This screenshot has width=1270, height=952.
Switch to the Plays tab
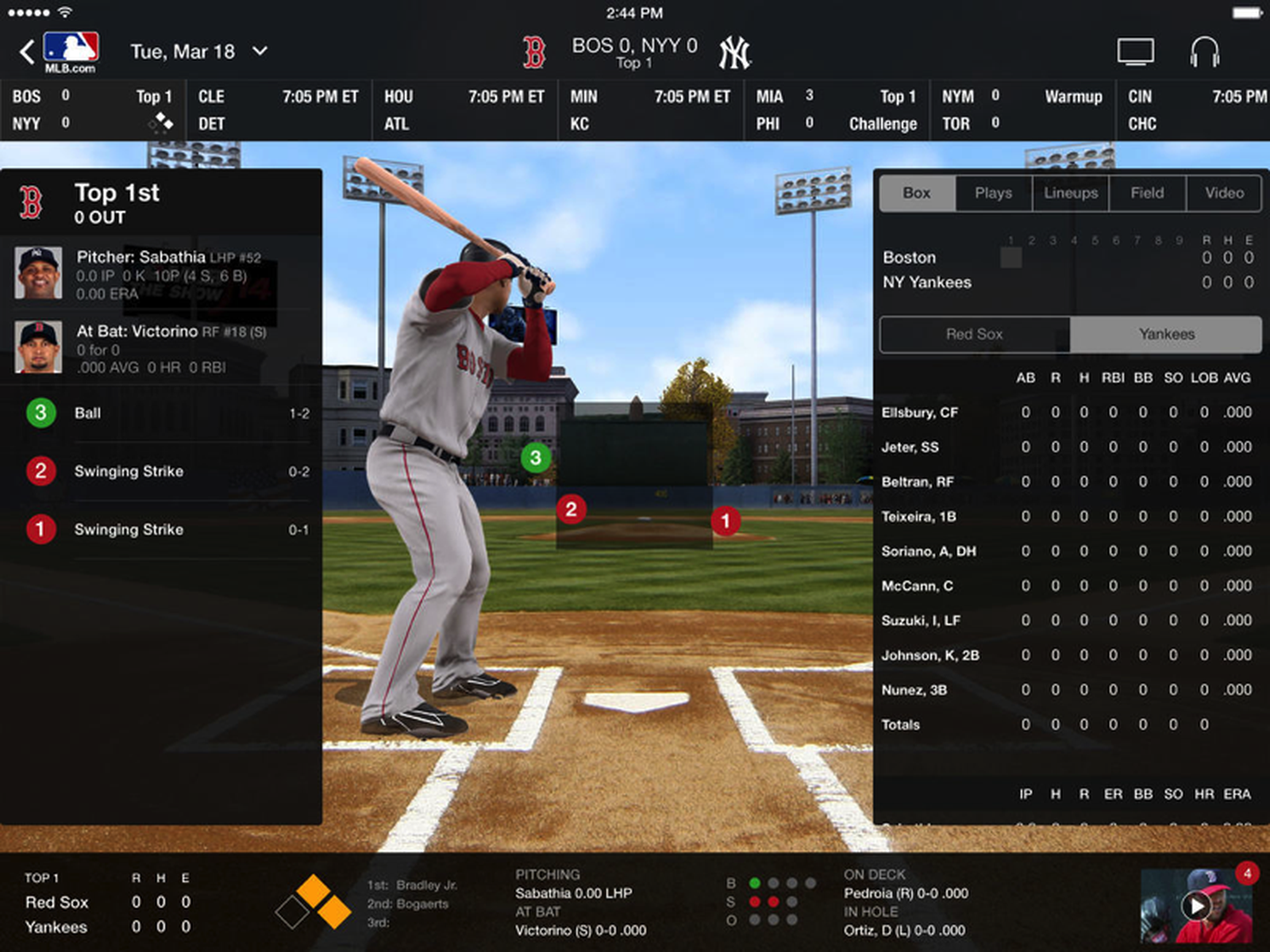tap(992, 193)
